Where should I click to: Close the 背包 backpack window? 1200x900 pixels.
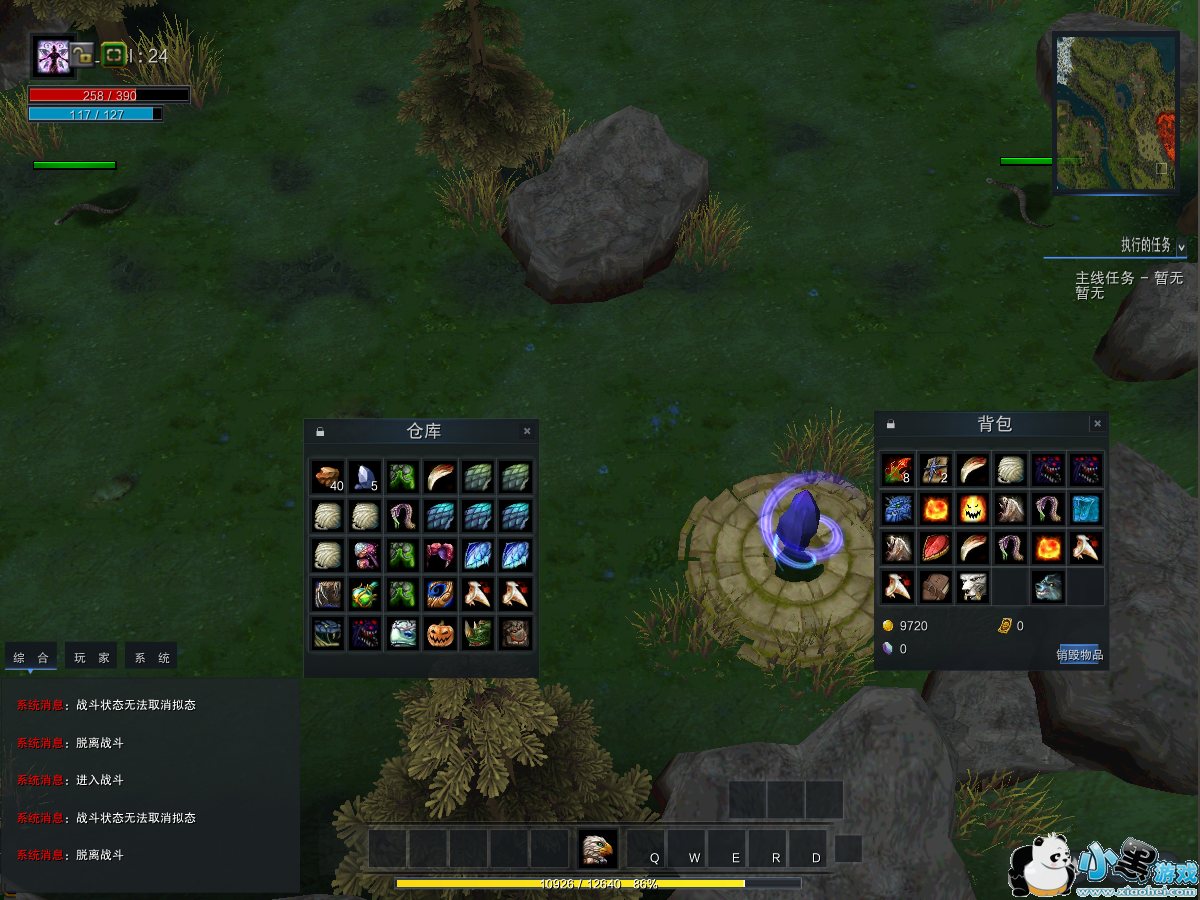tap(1097, 424)
